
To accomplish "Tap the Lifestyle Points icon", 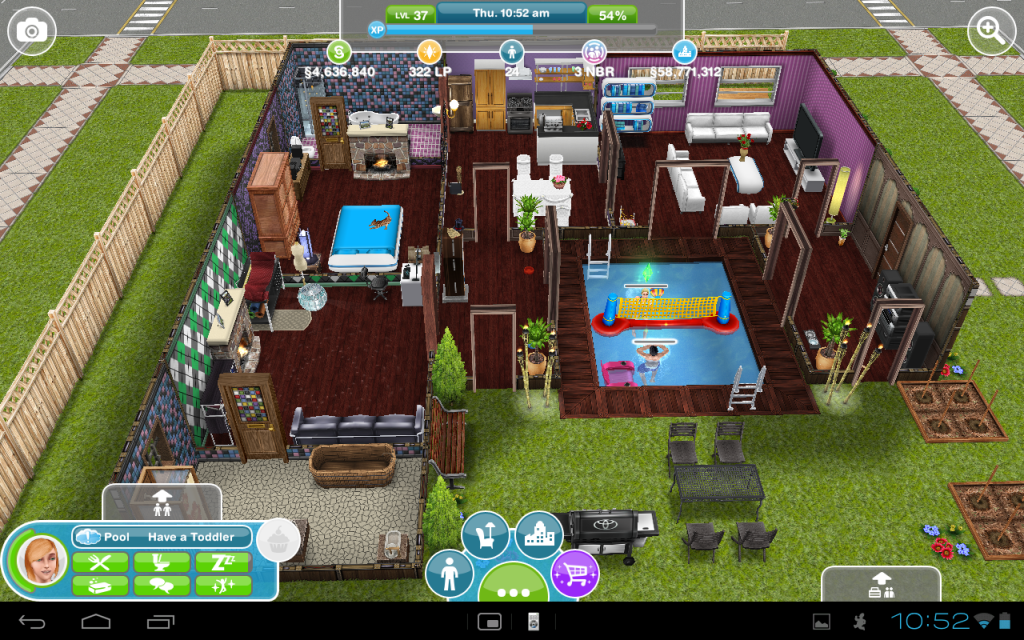I will pos(428,52).
